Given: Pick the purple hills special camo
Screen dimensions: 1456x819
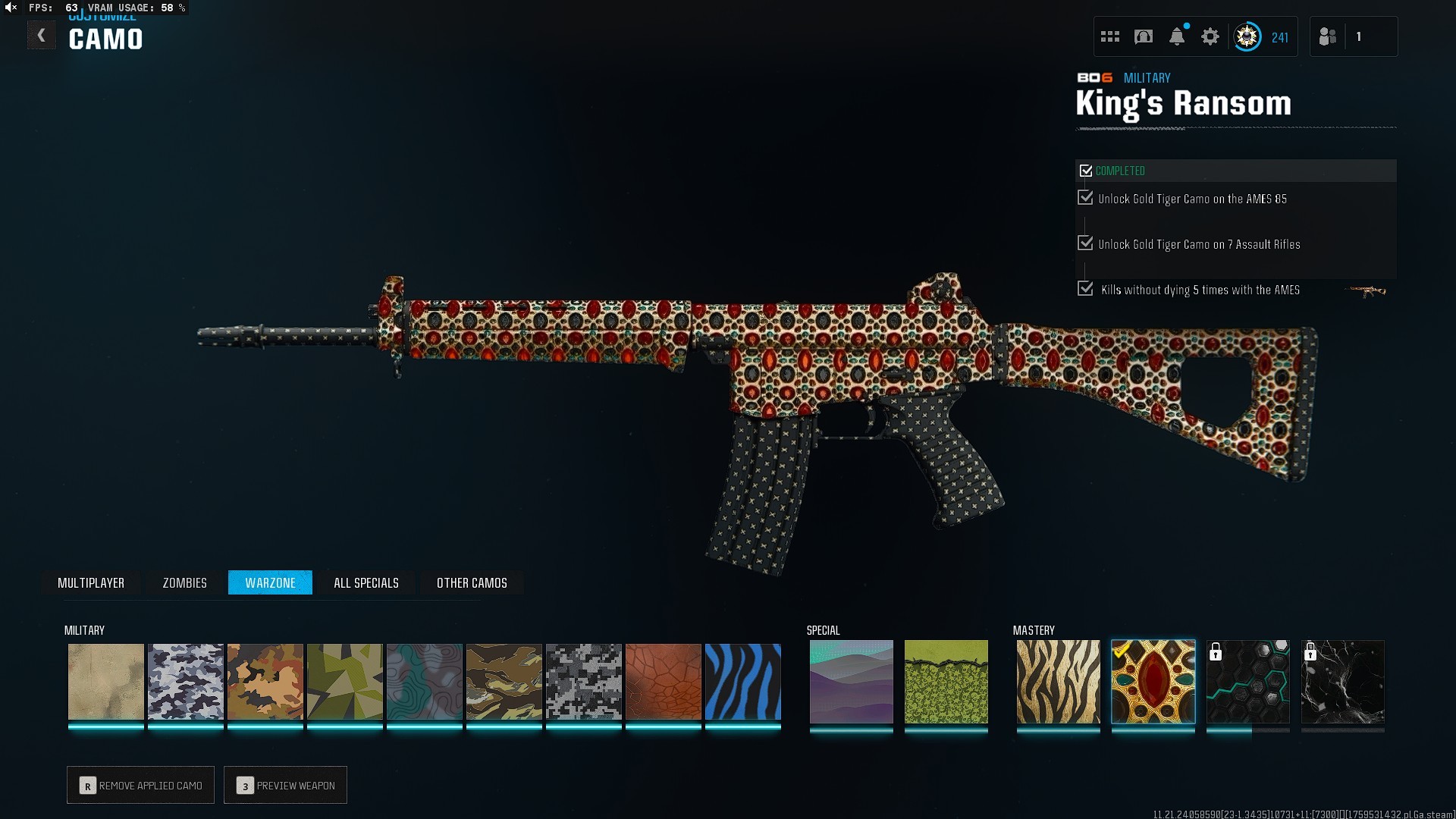Looking at the screenshot, I should point(851,681).
